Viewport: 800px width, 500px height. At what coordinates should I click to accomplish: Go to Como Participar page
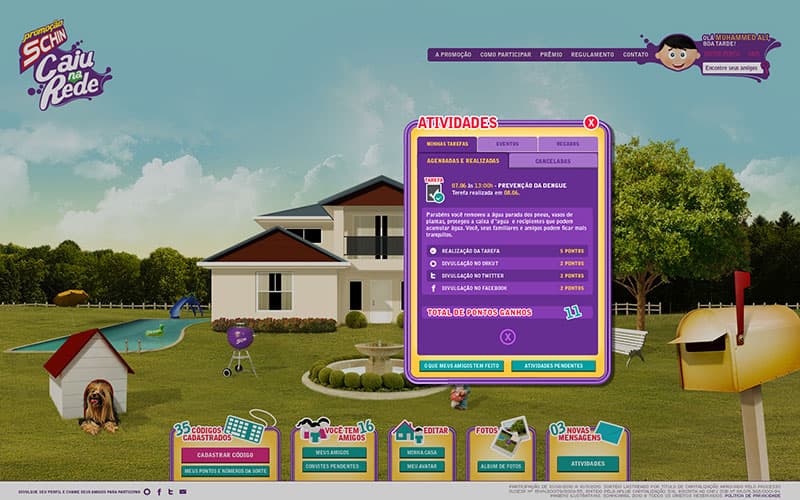pyautogui.click(x=504, y=54)
